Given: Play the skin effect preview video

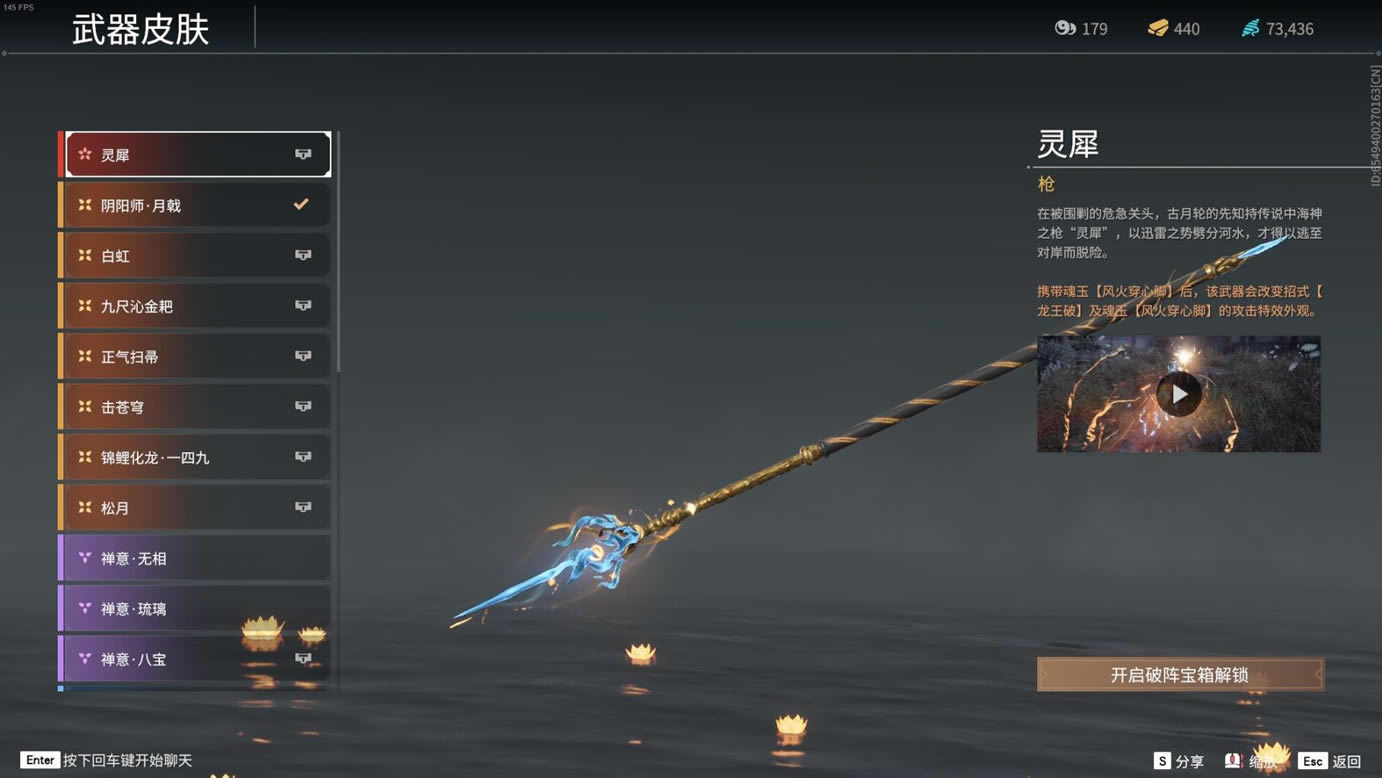Looking at the screenshot, I should [1179, 394].
